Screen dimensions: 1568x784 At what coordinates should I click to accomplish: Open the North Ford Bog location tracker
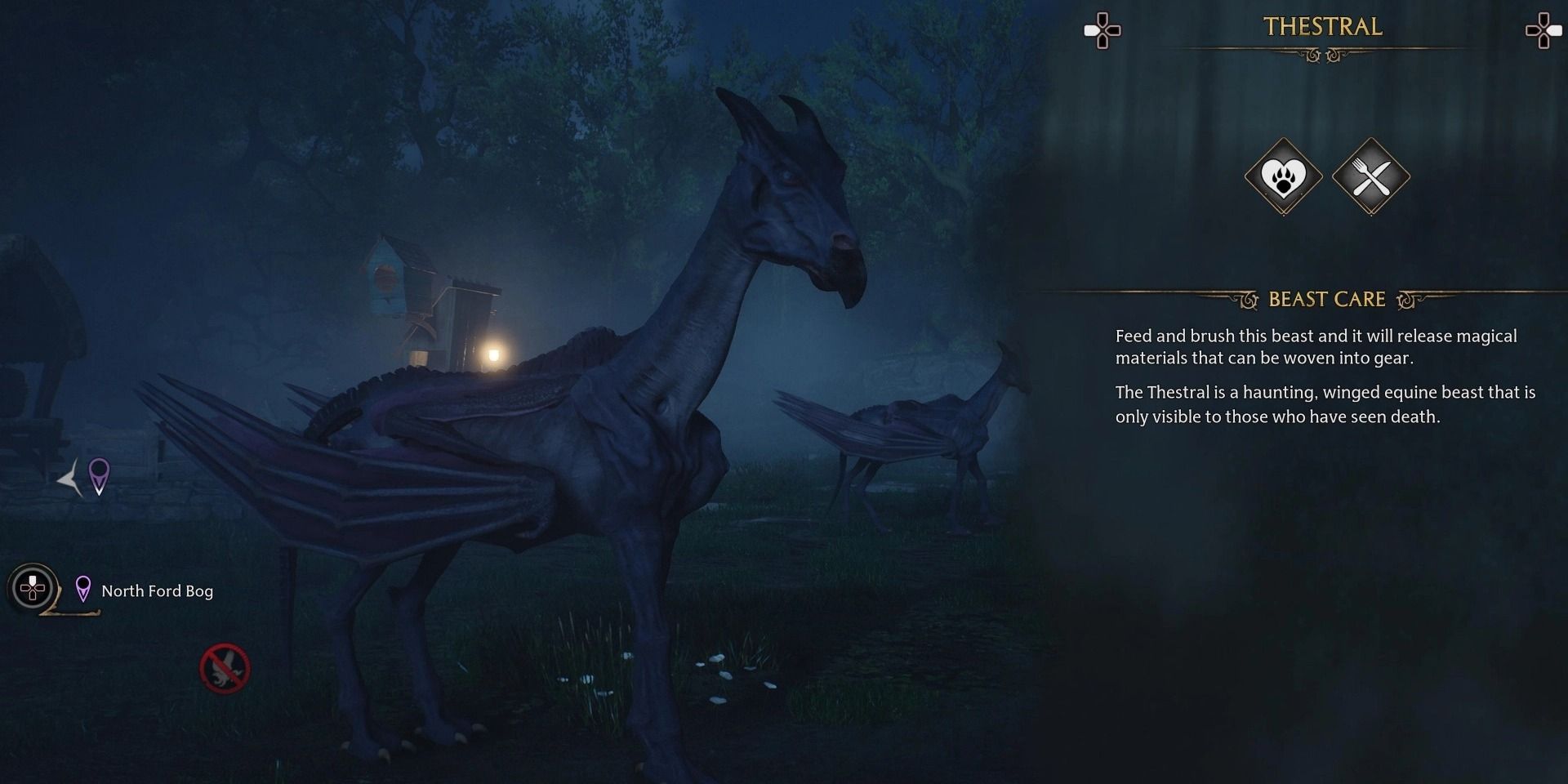[156, 590]
